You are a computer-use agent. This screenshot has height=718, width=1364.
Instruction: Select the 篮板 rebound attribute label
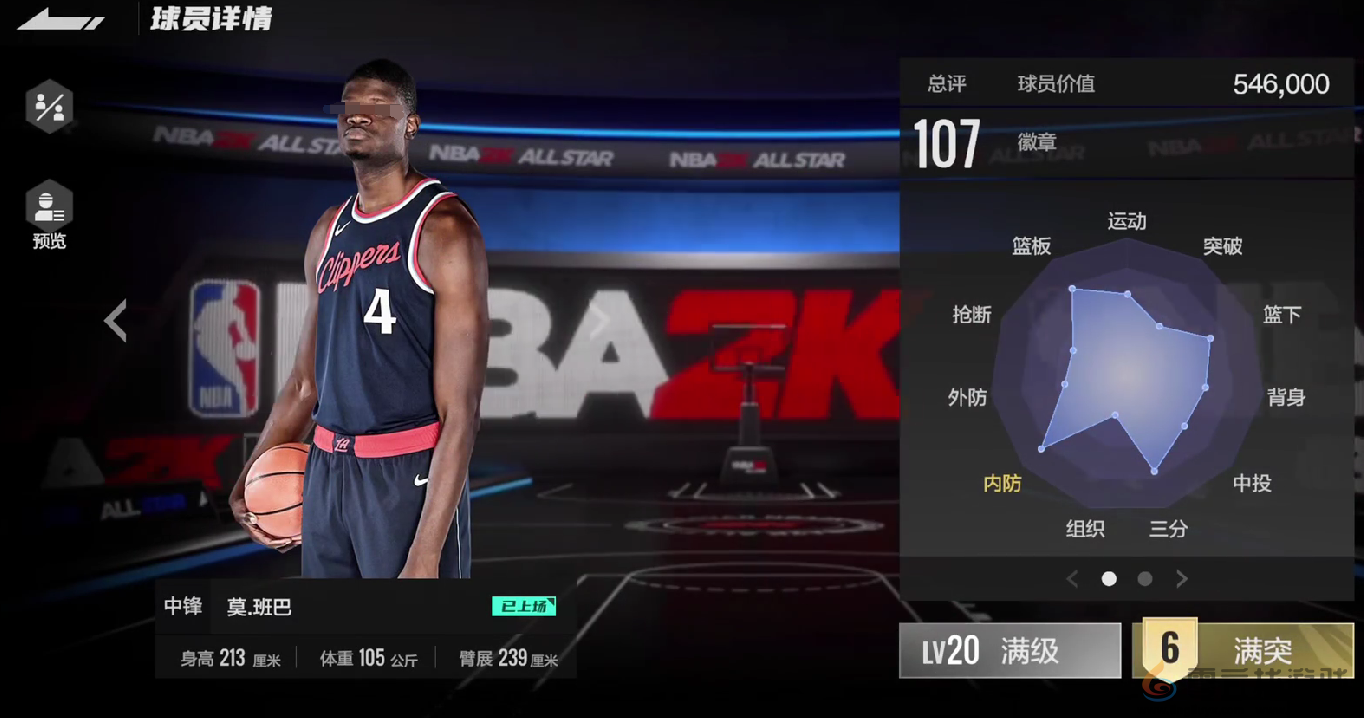pyautogui.click(x=1031, y=247)
